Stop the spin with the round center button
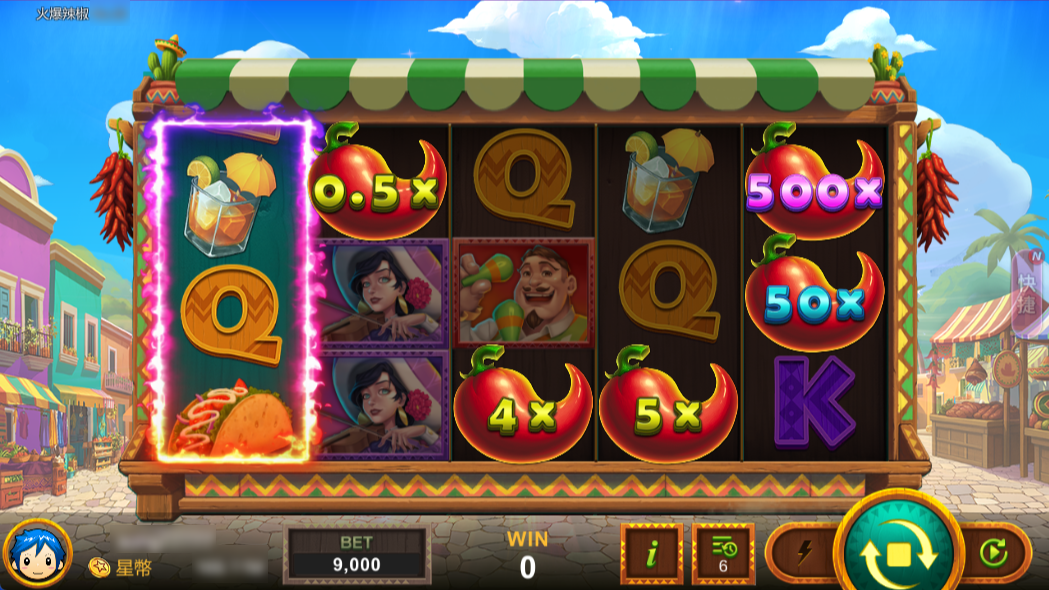This screenshot has height=590, width=1049. coord(898,553)
